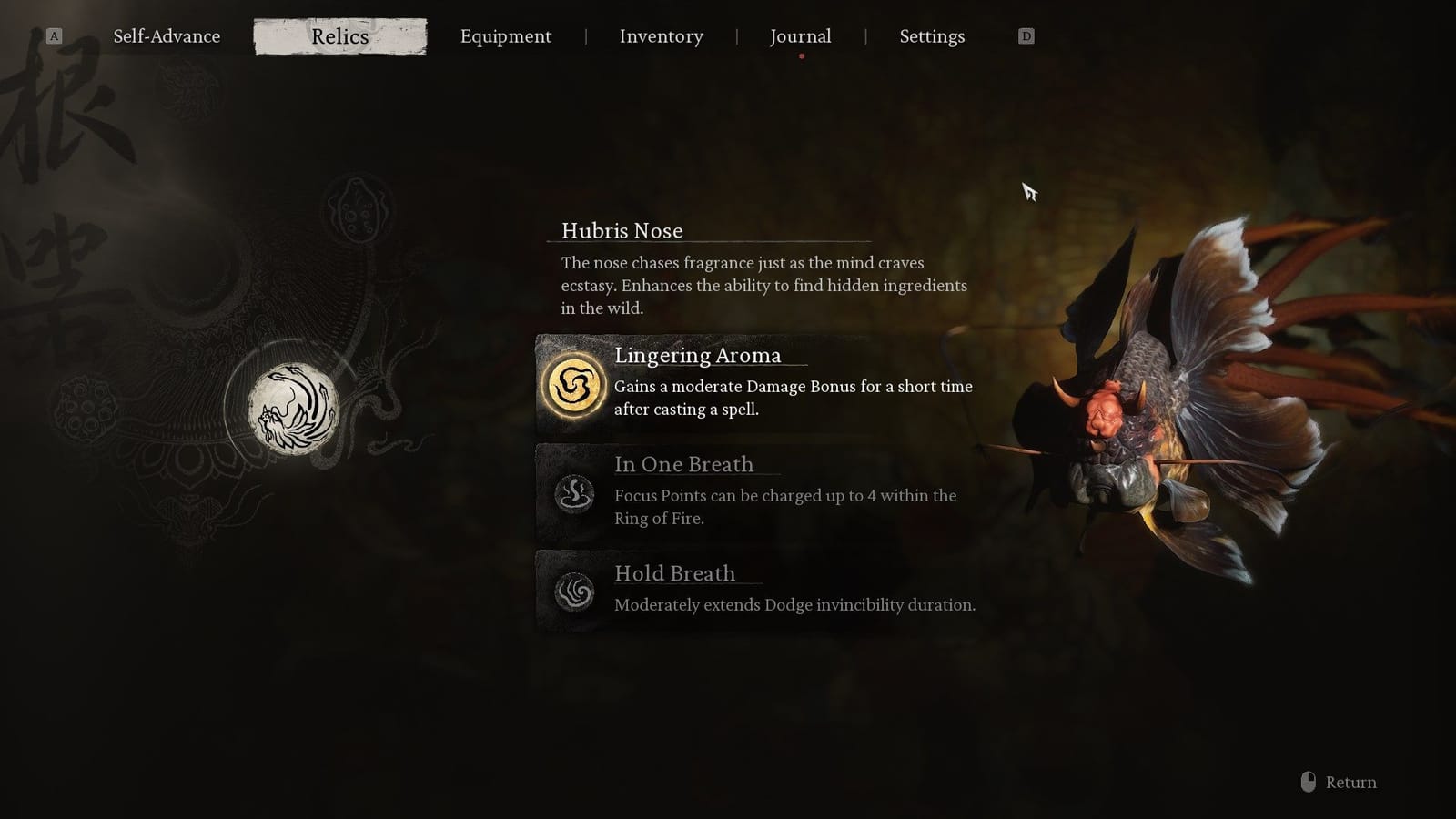The height and width of the screenshot is (819, 1456).
Task: Select the Hold Breath swirl icon
Action: 571,591
